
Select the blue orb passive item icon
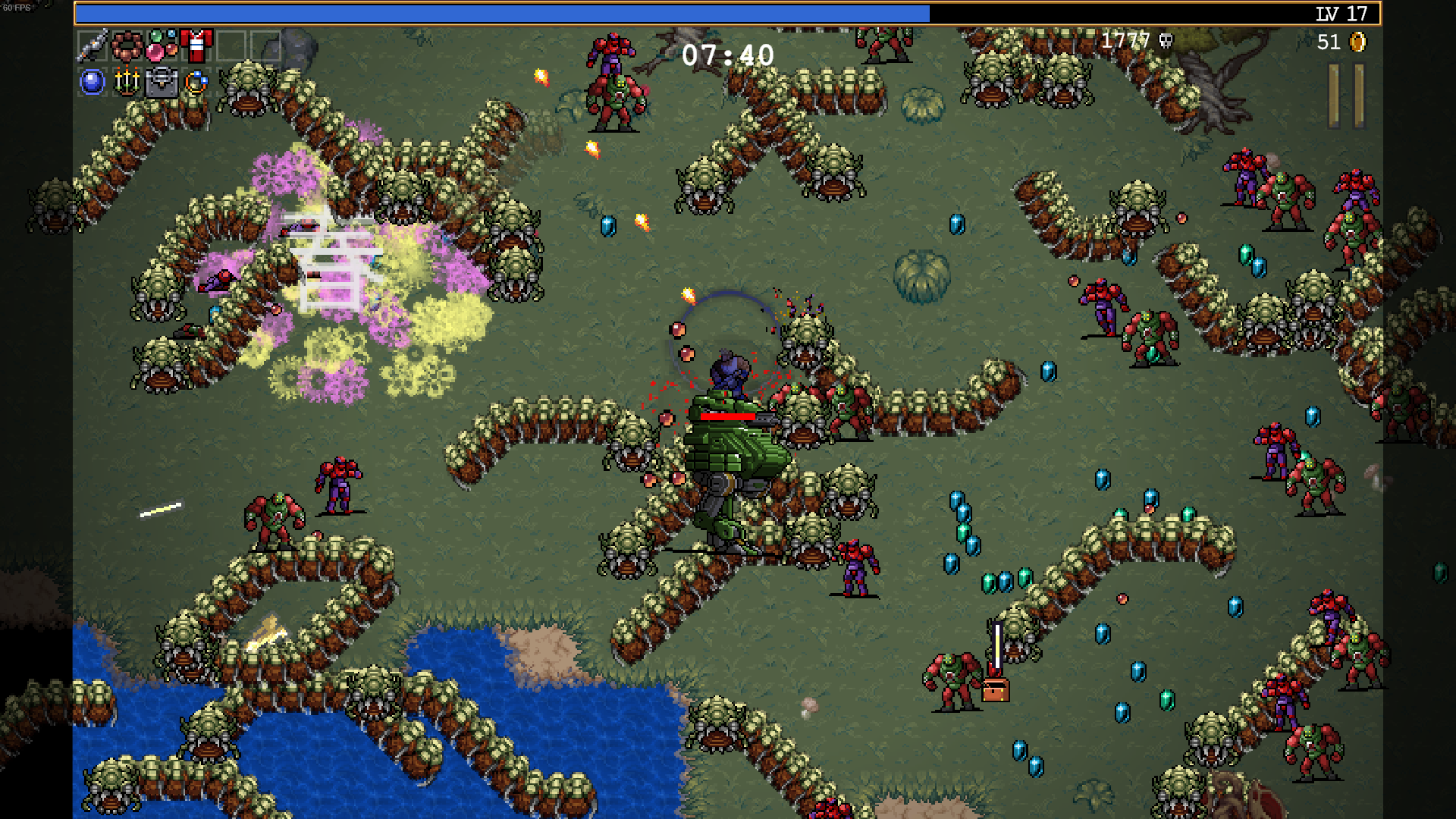coord(92,82)
